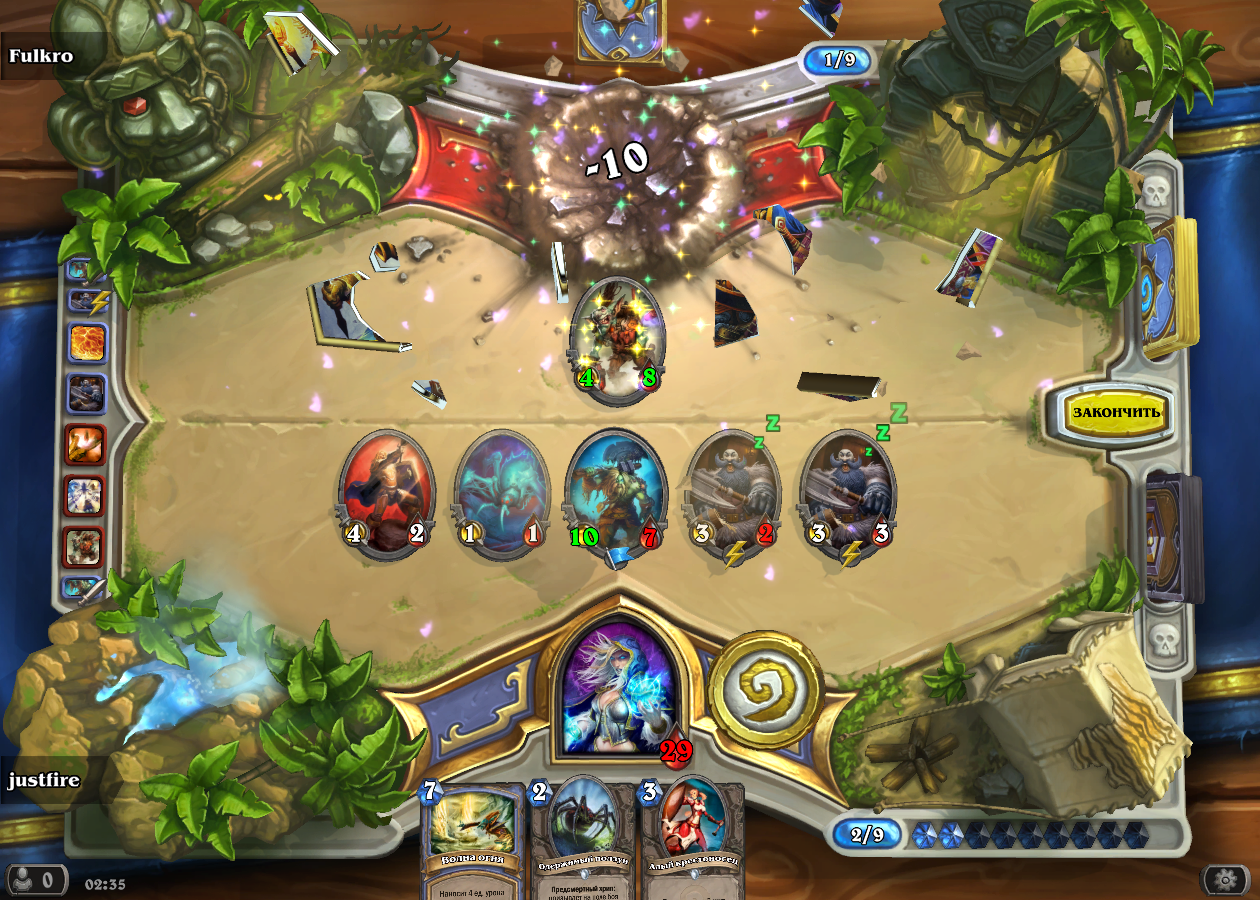
Task: Inspect the red-framed ogre history tile
Action: [86, 547]
